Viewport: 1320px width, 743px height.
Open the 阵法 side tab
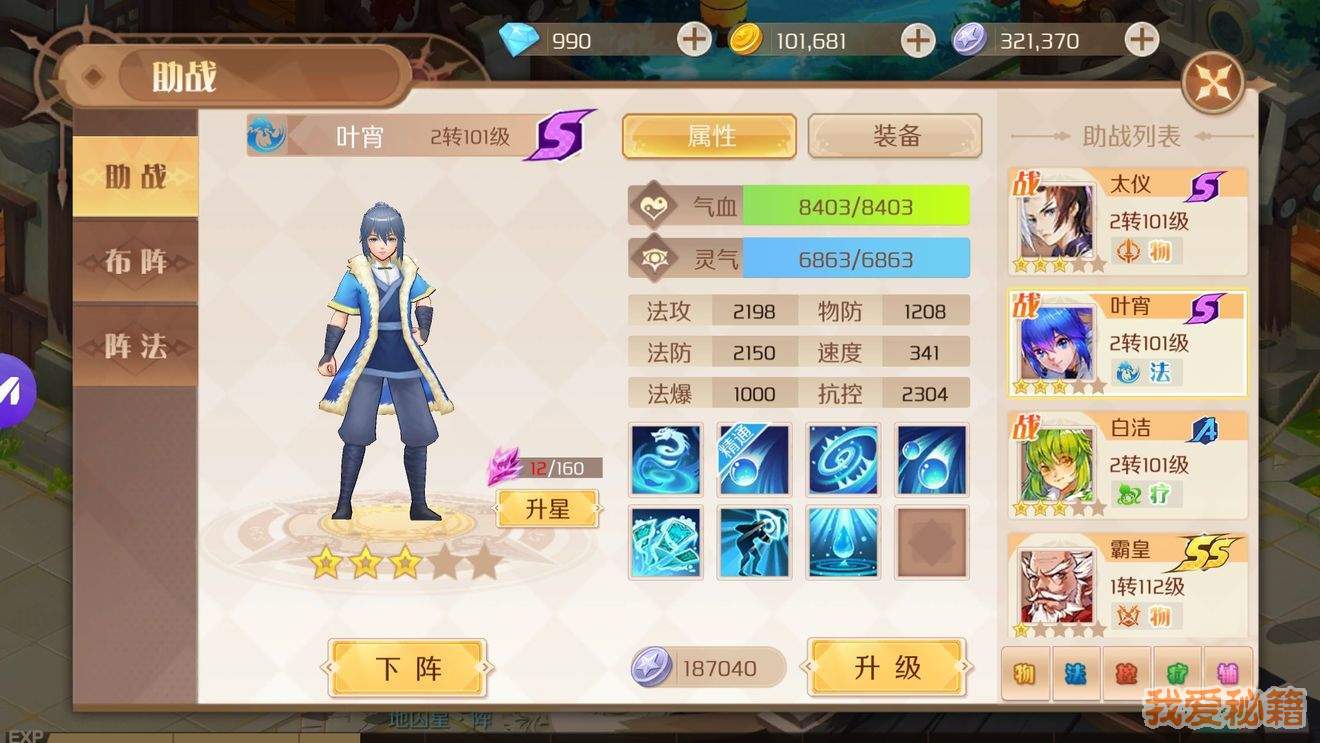click(x=136, y=346)
